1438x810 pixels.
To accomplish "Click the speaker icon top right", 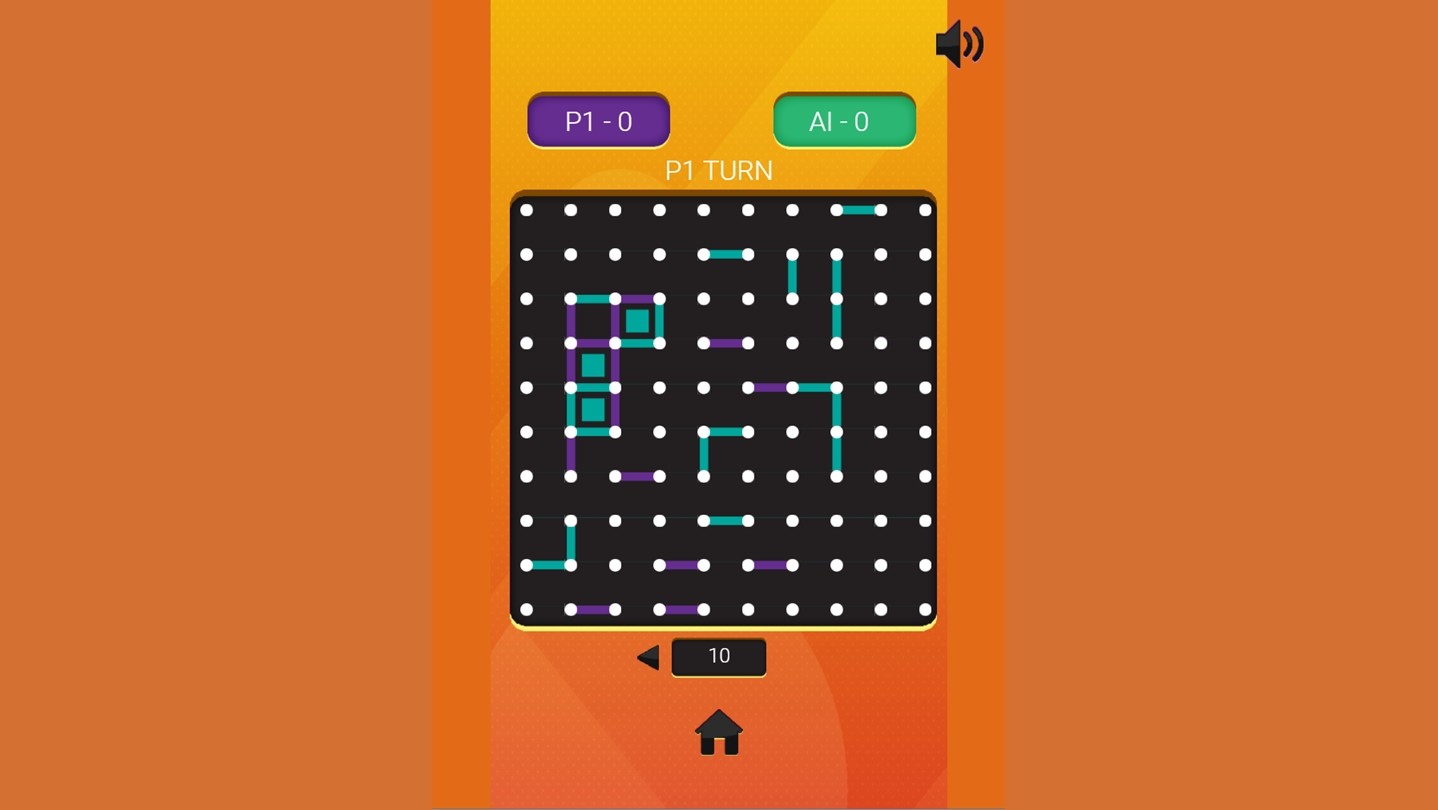I will (x=957, y=43).
